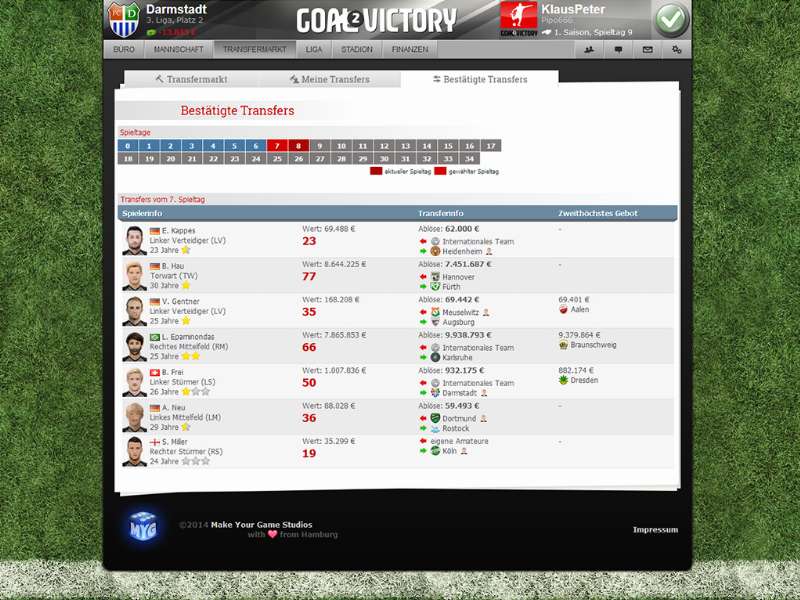This screenshot has height=600, width=800.
Task: Select the Bestätigte Transfers tab
Action: point(479,79)
